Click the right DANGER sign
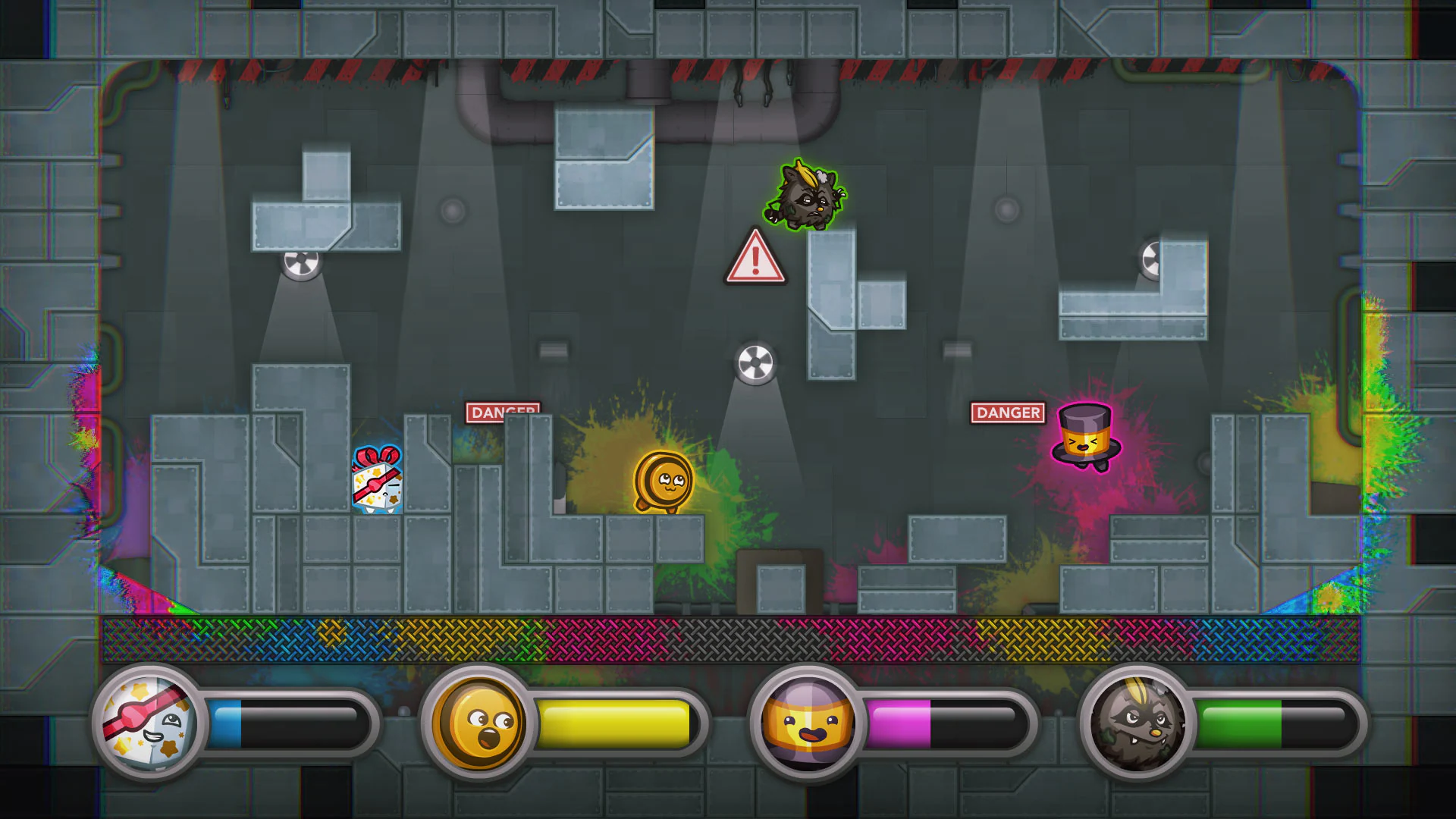 [1008, 413]
